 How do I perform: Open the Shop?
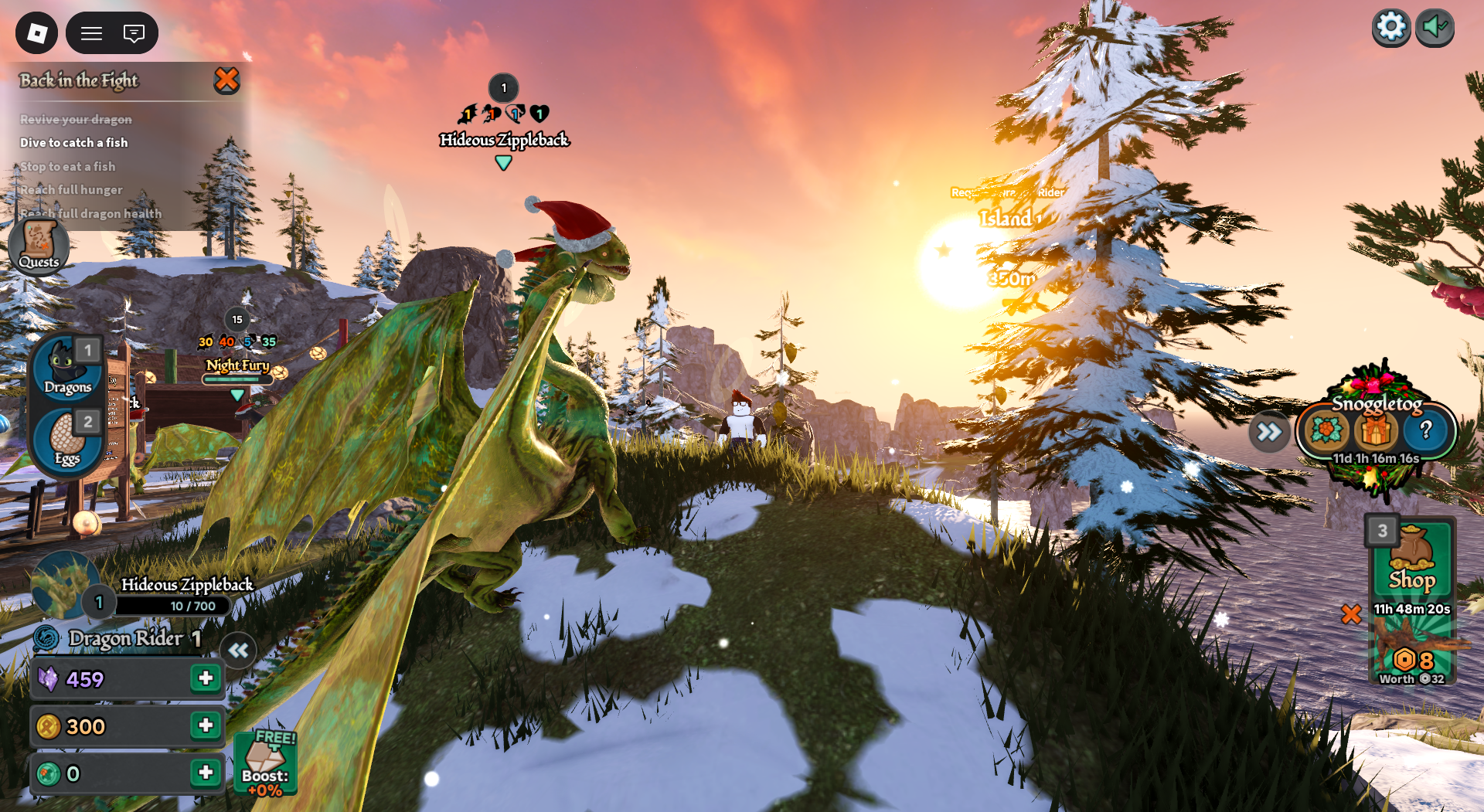click(x=1412, y=560)
